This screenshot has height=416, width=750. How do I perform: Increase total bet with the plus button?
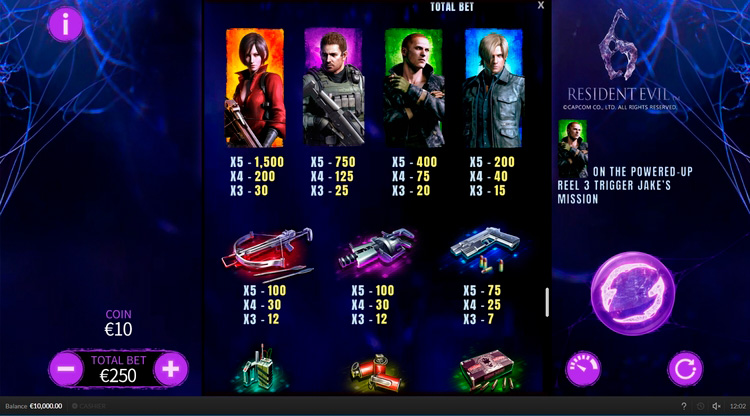(171, 368)
